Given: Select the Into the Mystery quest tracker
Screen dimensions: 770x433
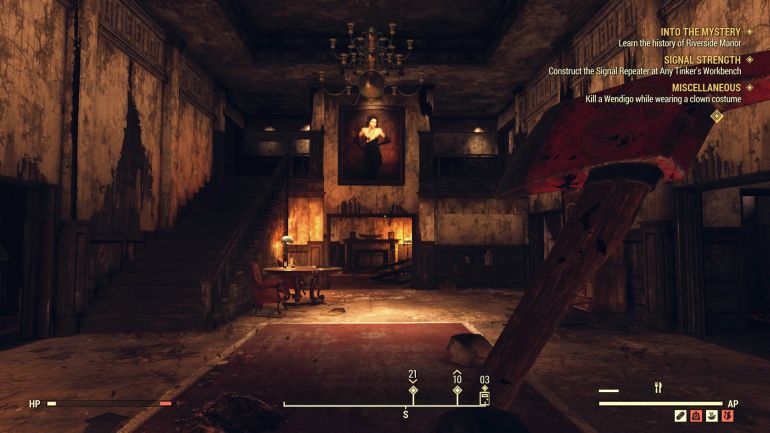Looking at the screenshot, I should click(699, 32).
